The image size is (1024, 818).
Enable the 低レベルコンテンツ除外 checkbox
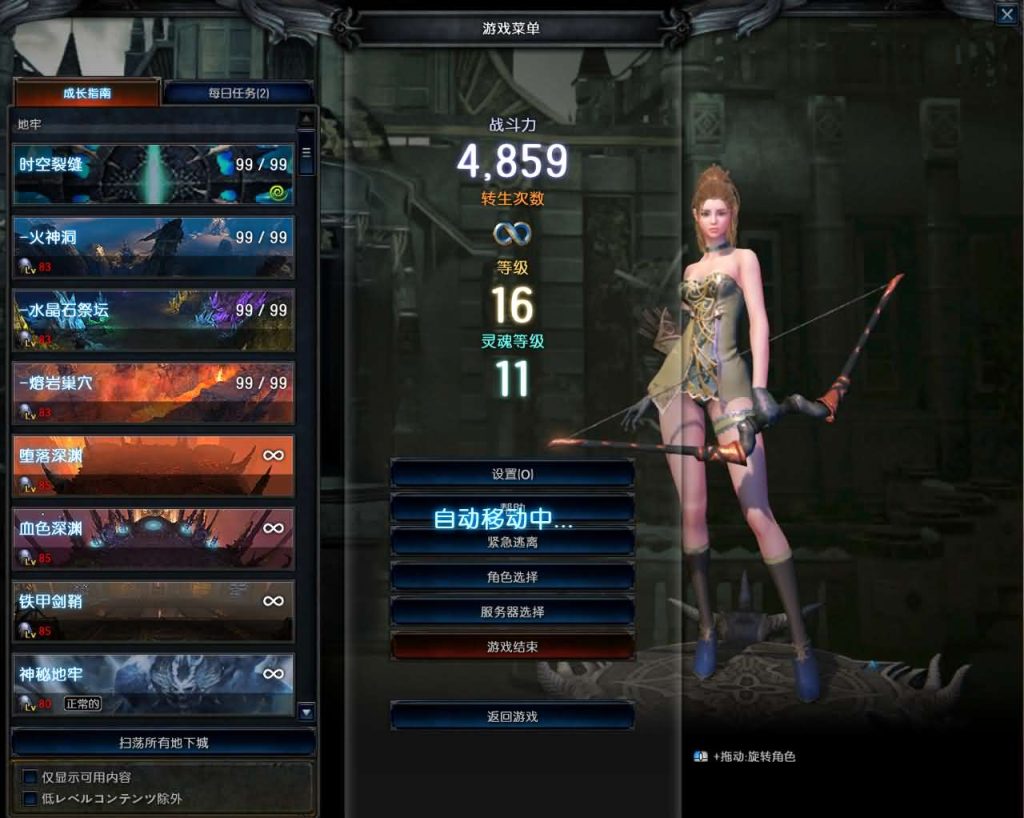click(x=30, y=798)
